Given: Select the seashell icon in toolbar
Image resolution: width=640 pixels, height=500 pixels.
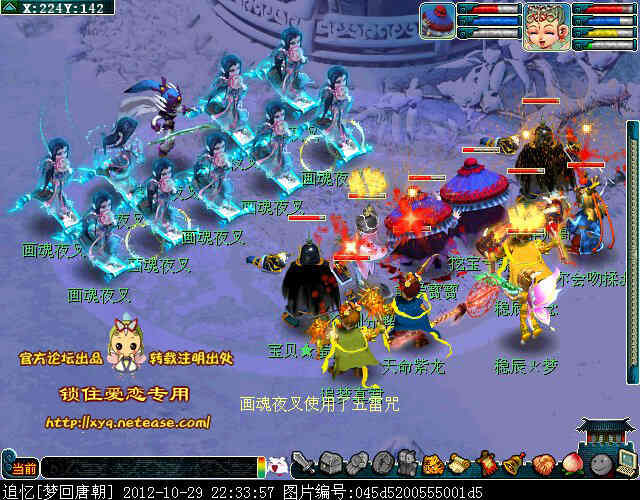Looking at the screenshot, I should tap(543, 465).
